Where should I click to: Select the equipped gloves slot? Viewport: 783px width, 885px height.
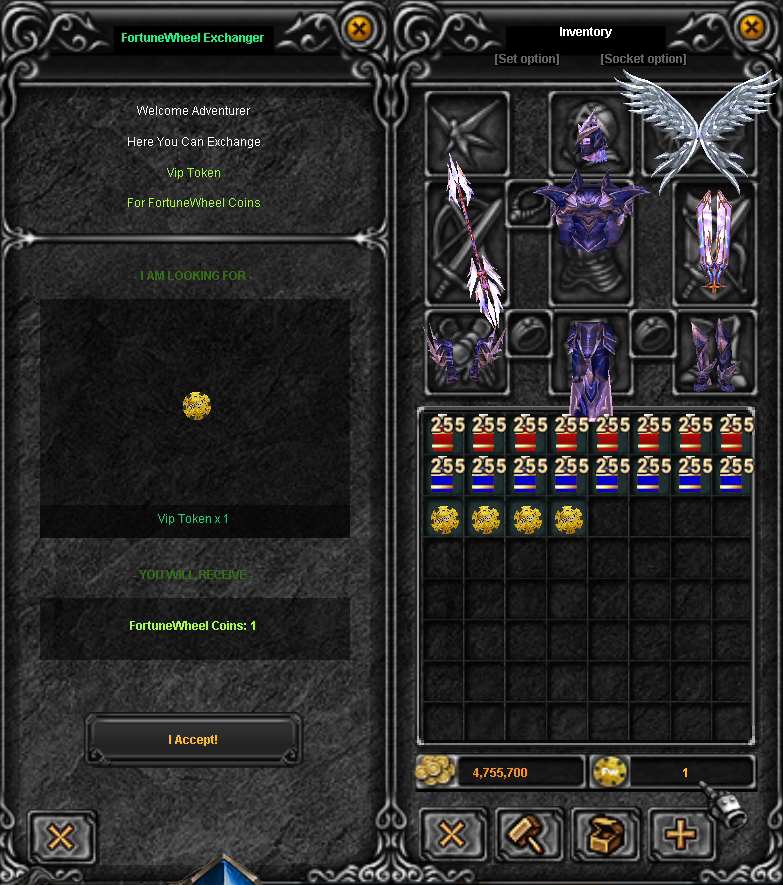[x=466, y=352]
